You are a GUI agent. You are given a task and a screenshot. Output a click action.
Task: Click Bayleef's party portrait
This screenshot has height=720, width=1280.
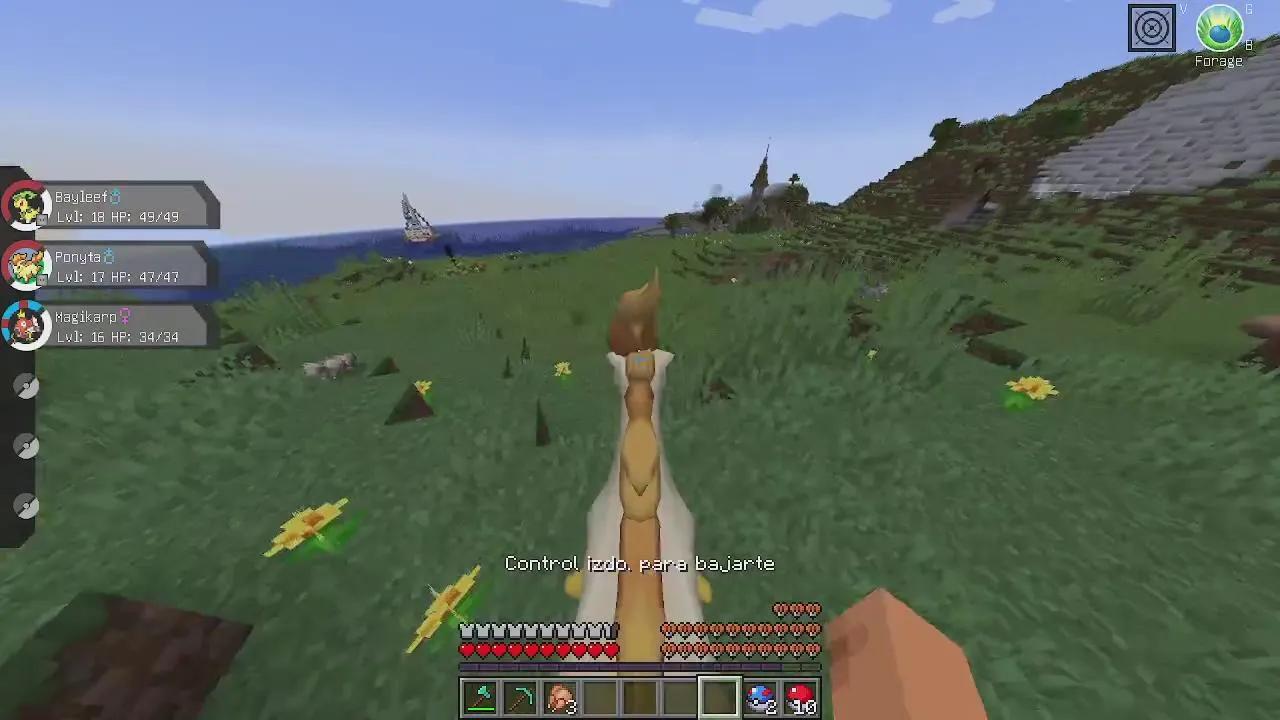point(27,206)
